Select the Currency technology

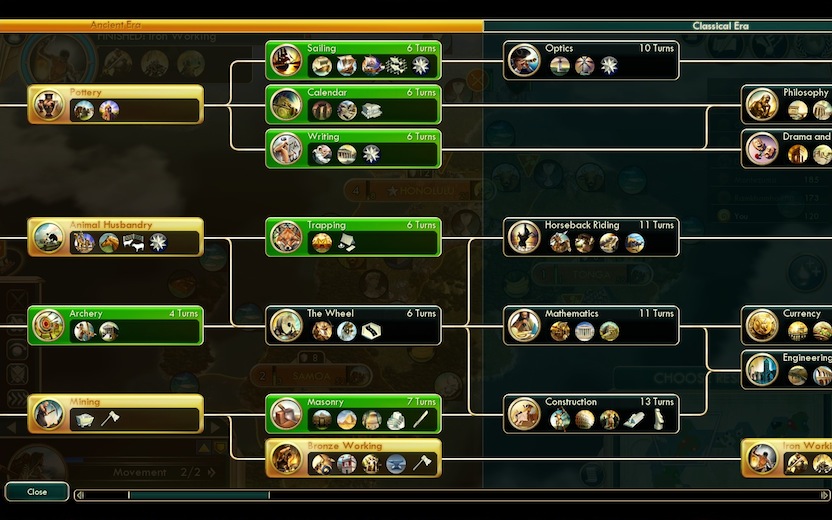pyautogui.click(x=788, y=325)
